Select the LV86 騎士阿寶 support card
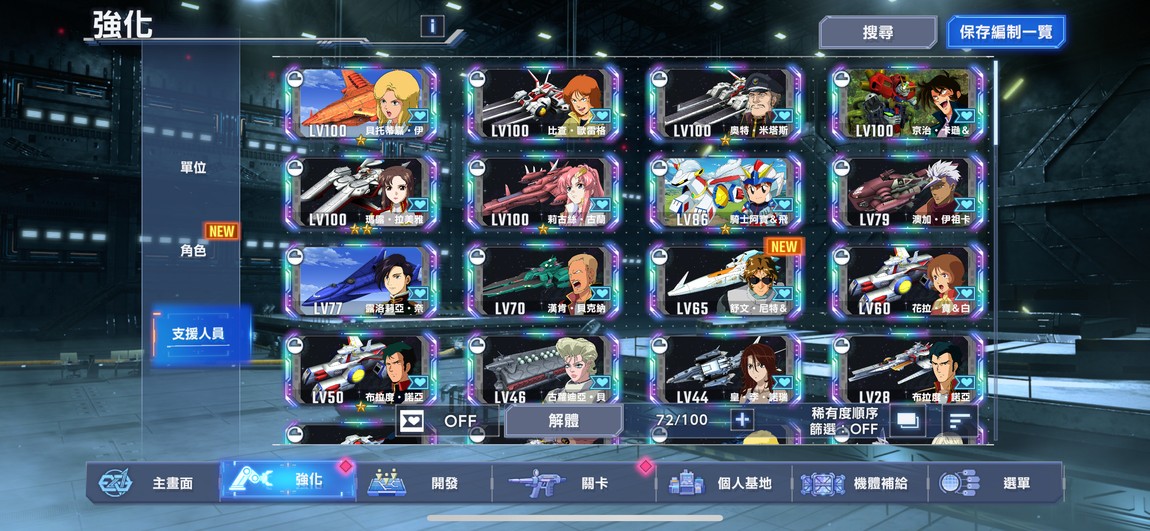This screenshot has height=531, width=1150. 725,192
